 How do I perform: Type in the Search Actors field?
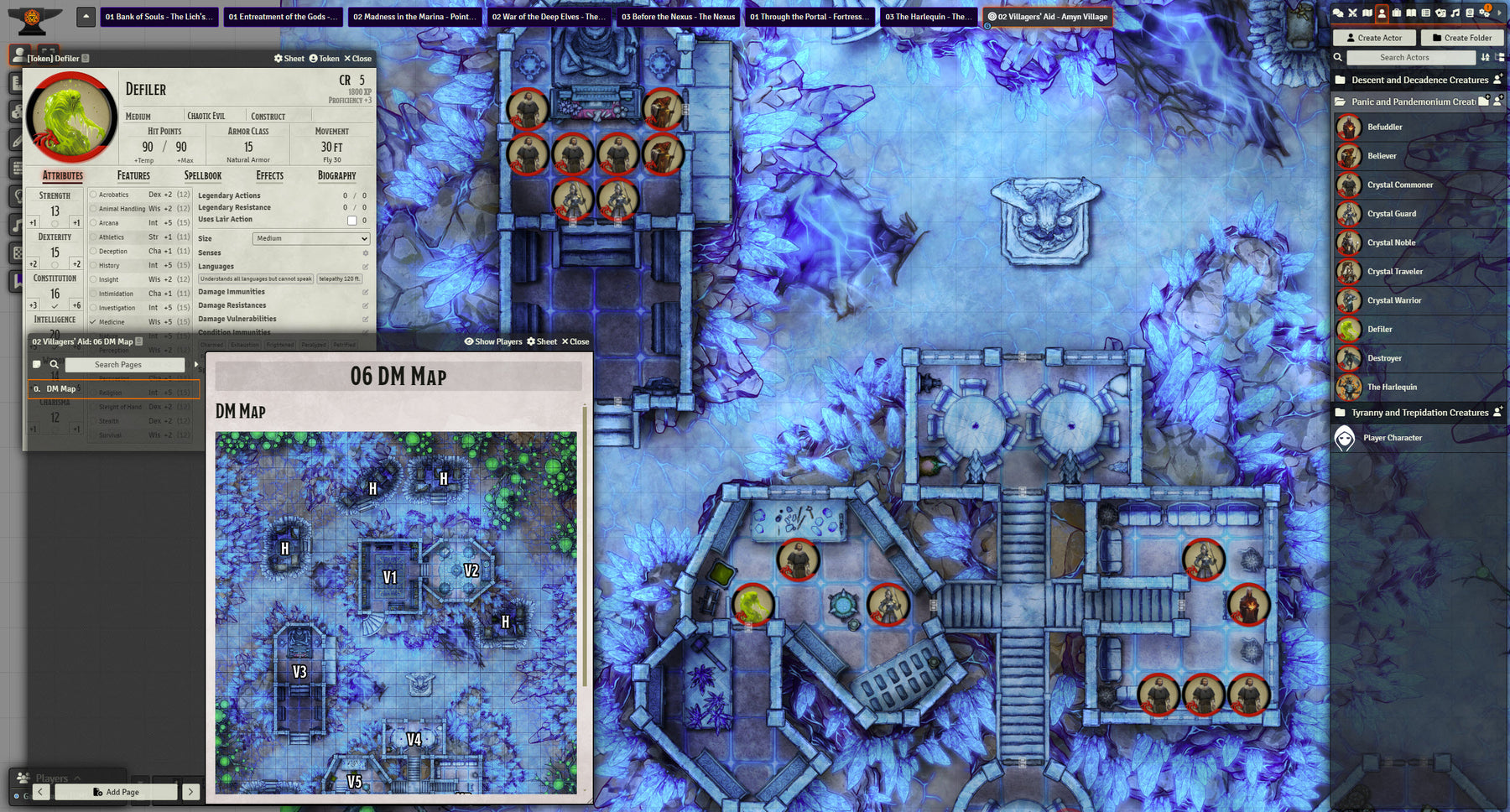coord(1410,58)
